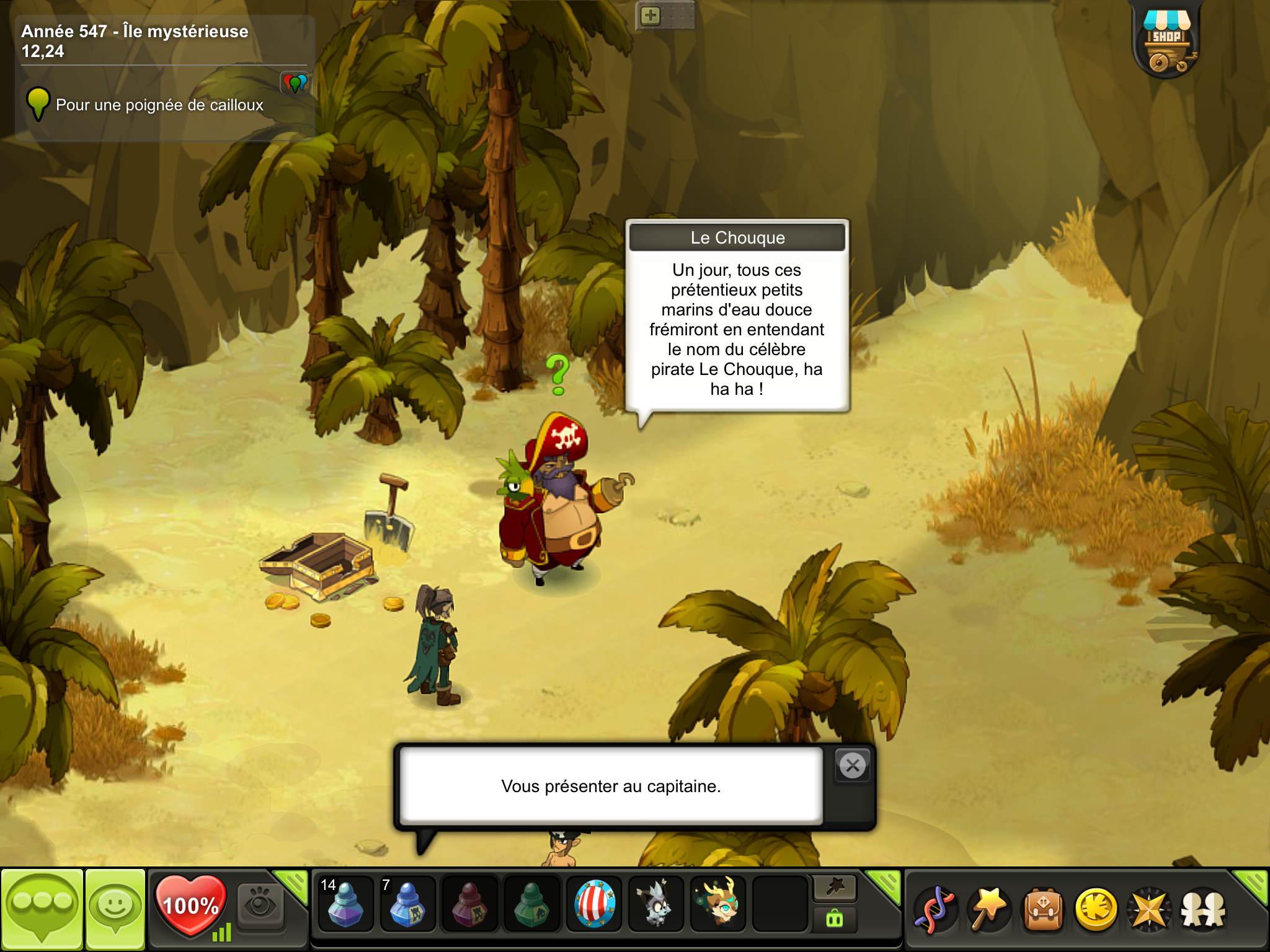Viewport: 1270px width, 952px height.
Task: Open the spells menu star wand icon
Action: tap(989, 910)
